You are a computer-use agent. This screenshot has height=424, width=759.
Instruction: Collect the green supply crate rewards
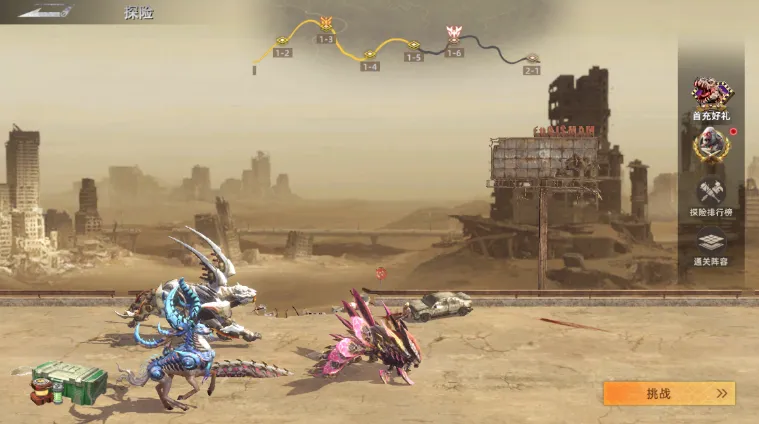tap(68, 381)
